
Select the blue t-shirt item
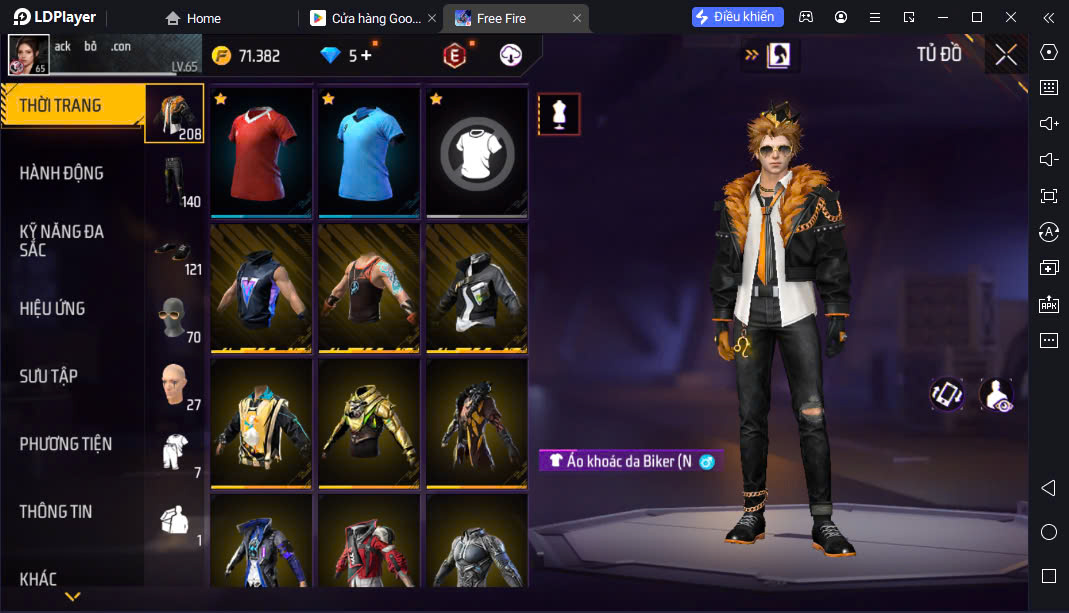[x=369, y=152]
